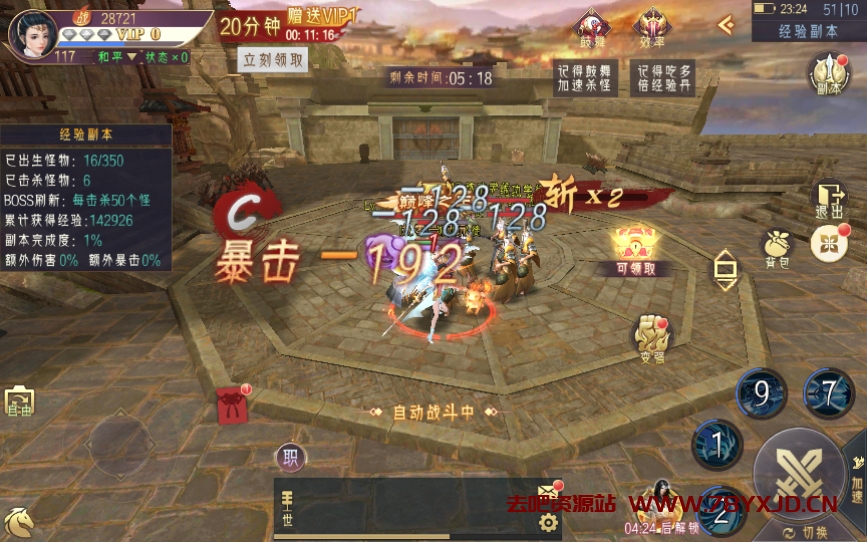Image resolution: width=867 pixels, height=542 pixels.
Task: Tap the crossed swords basic attack button
Action: (799, 473)
